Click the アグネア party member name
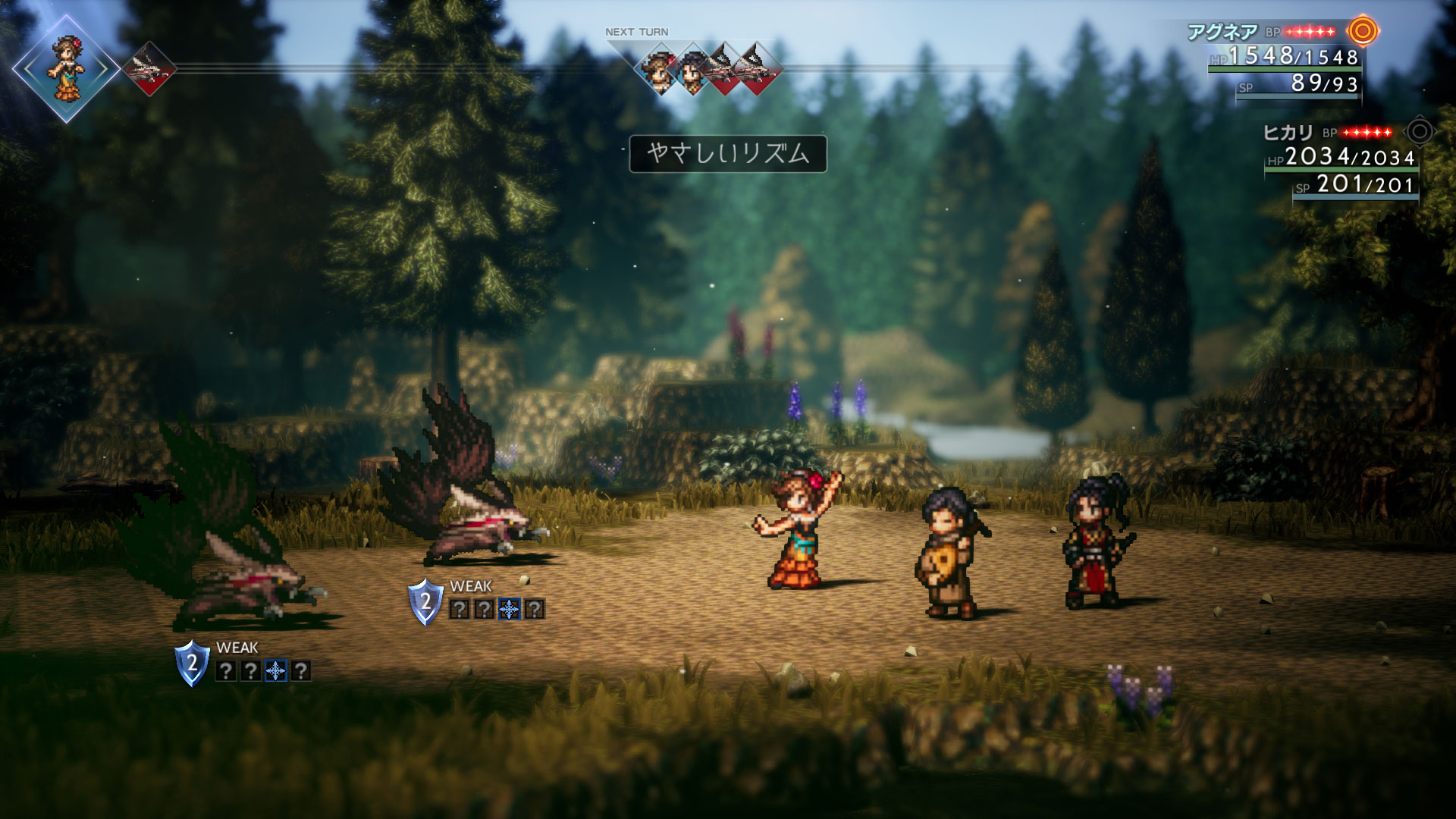The height and width of the screenshot is (819, 1456). click(1222, 32)
